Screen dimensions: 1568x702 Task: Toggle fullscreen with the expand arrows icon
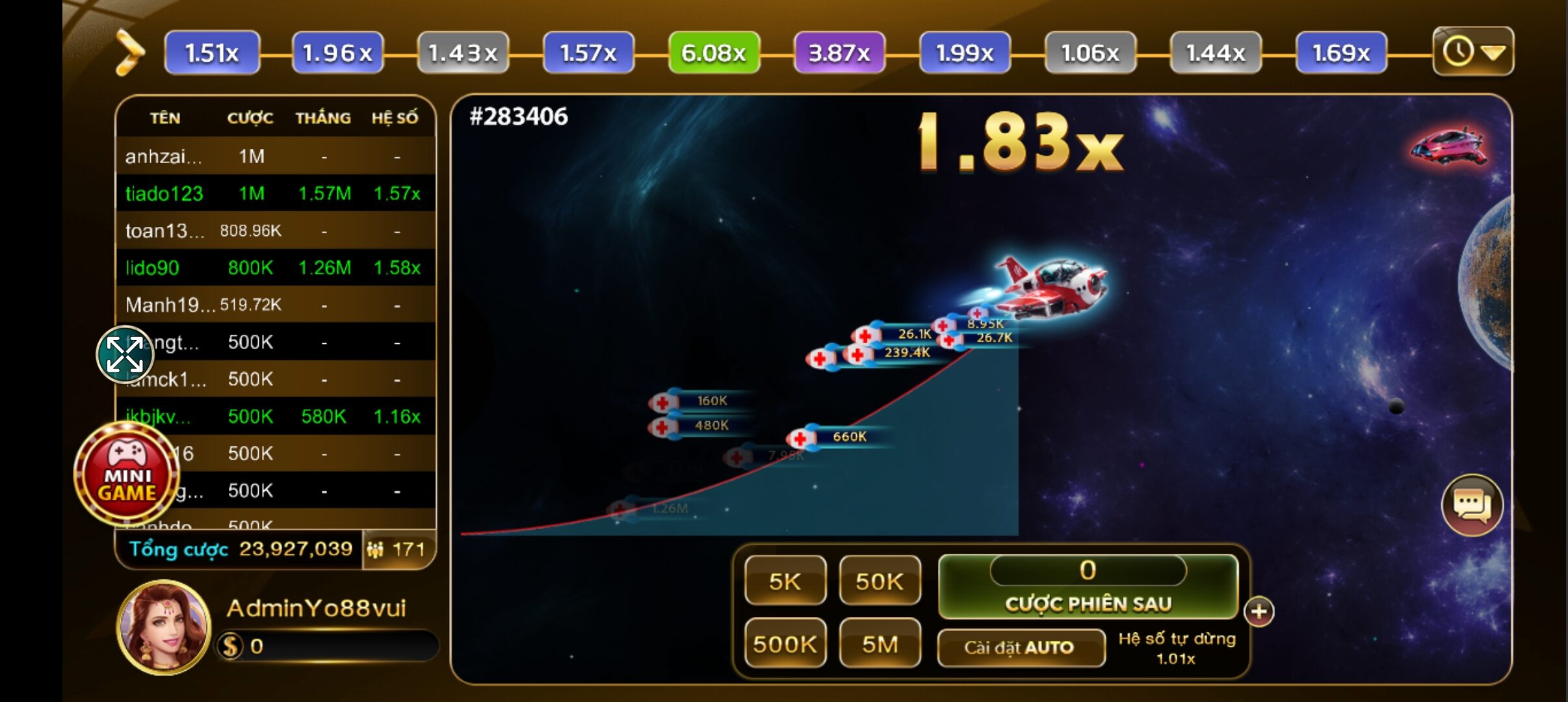[x=125, y=355]
